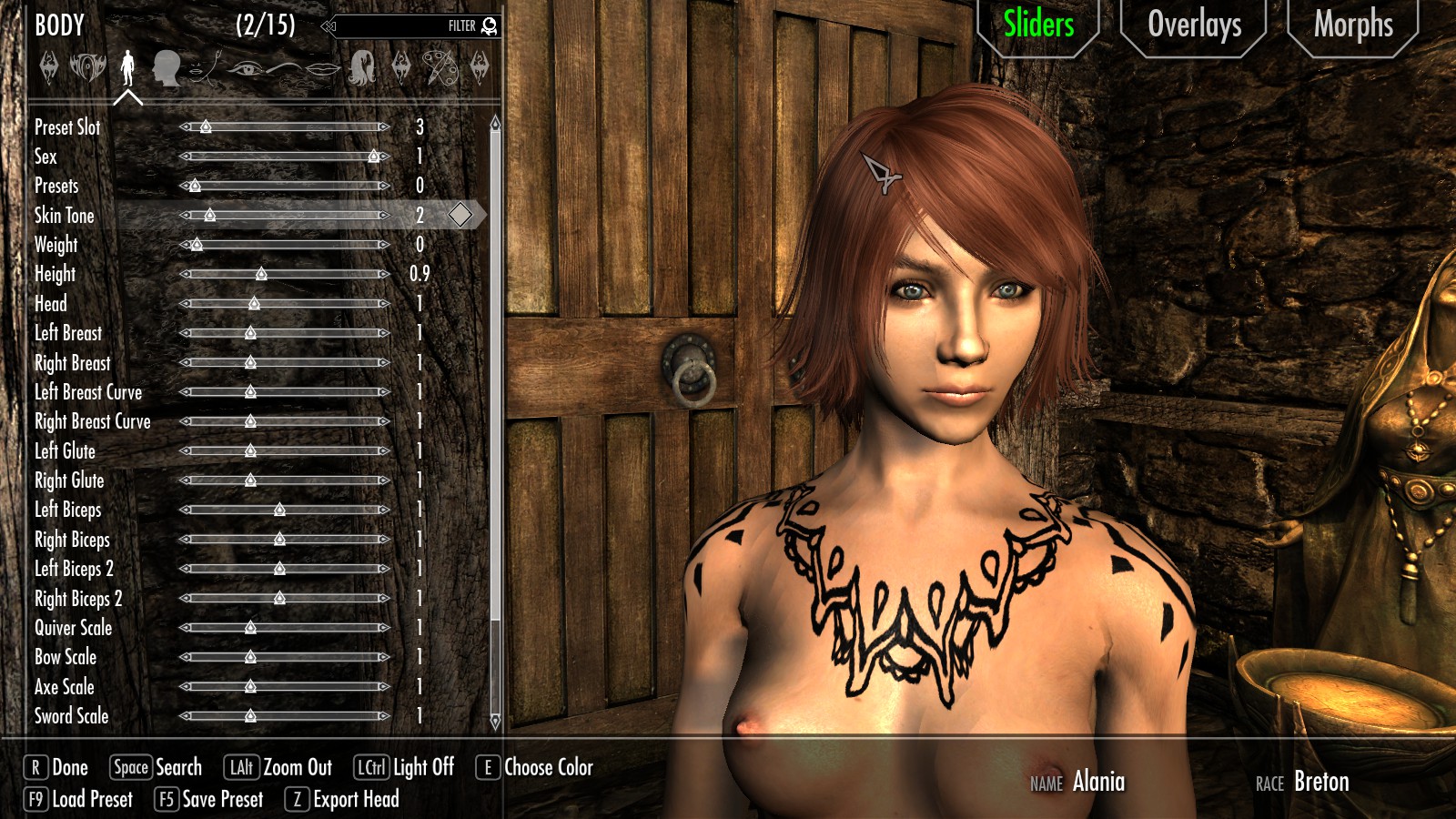Finish character creation with Done
Viewport: 1456px width, 819px height.
click(56, 768)
